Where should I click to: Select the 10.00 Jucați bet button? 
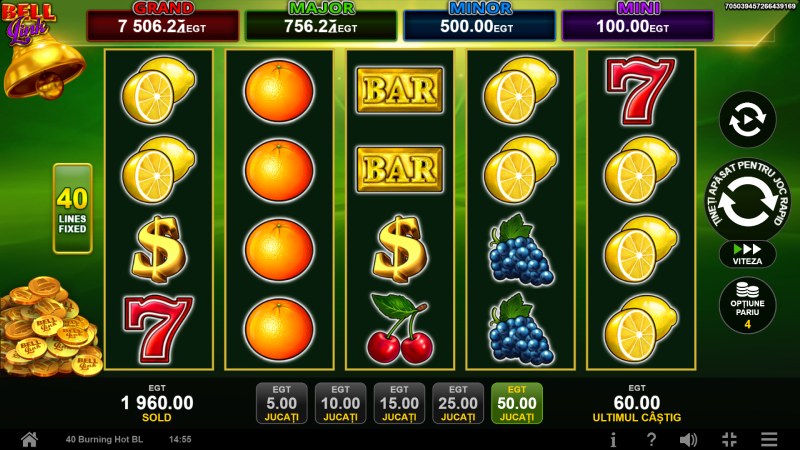[x=340, y=403]
